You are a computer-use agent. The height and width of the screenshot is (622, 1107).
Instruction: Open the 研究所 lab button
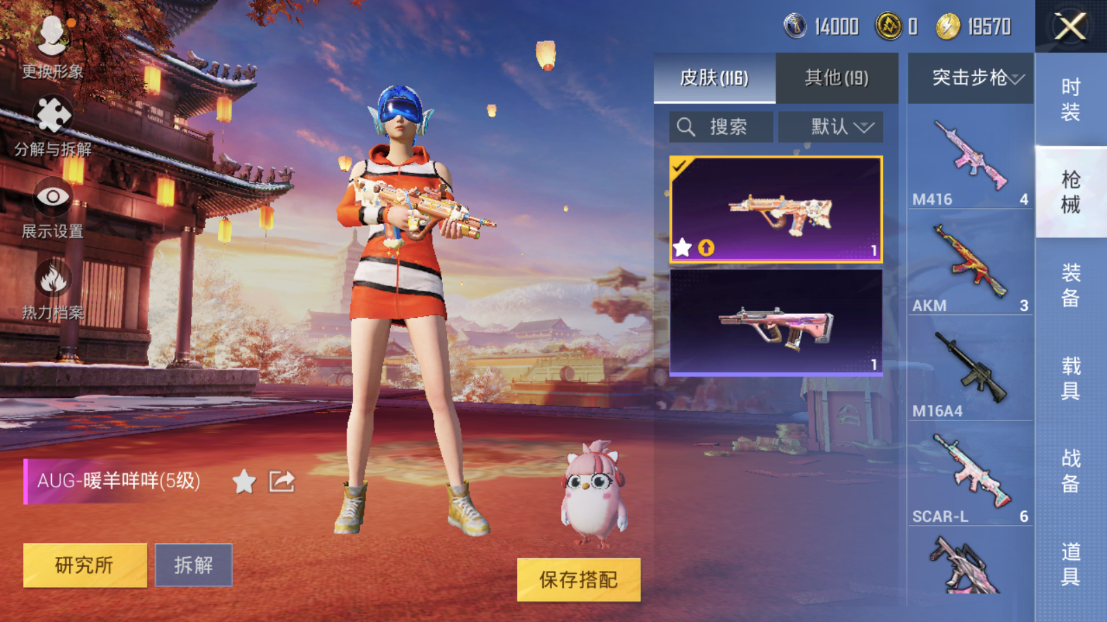tap(85, 565)
